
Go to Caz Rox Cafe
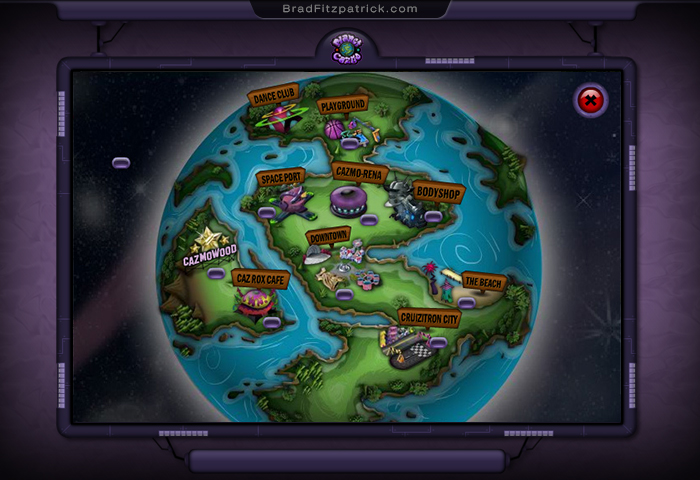click(259, 279)
